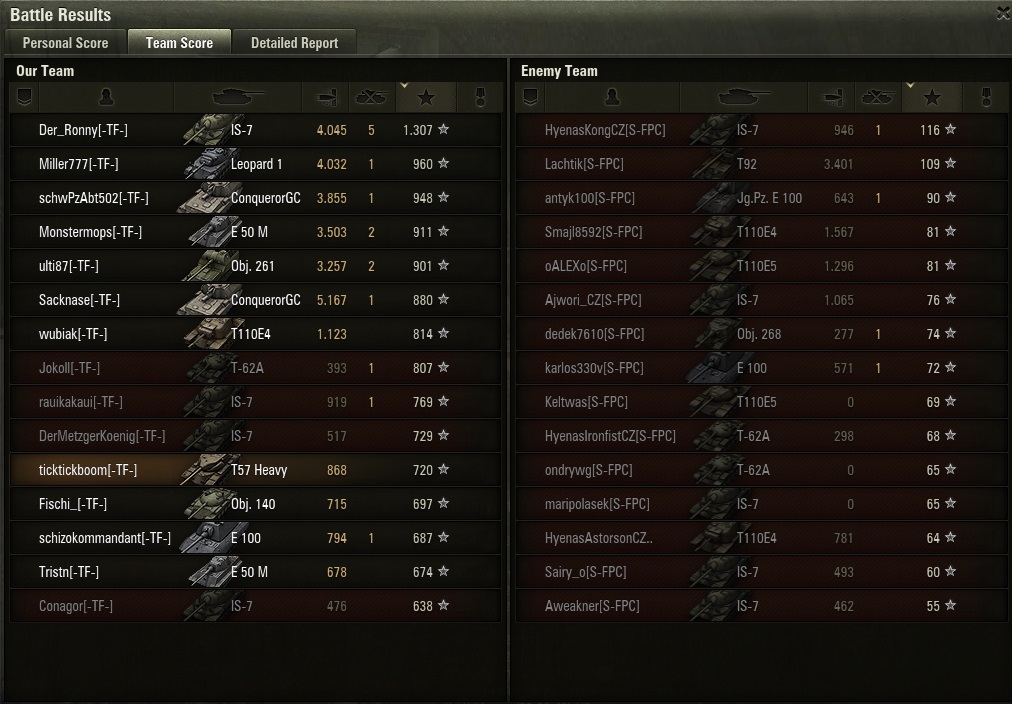Select the Team Score tab
This screenshot has width=1012, height=704.
click(179, 43)
